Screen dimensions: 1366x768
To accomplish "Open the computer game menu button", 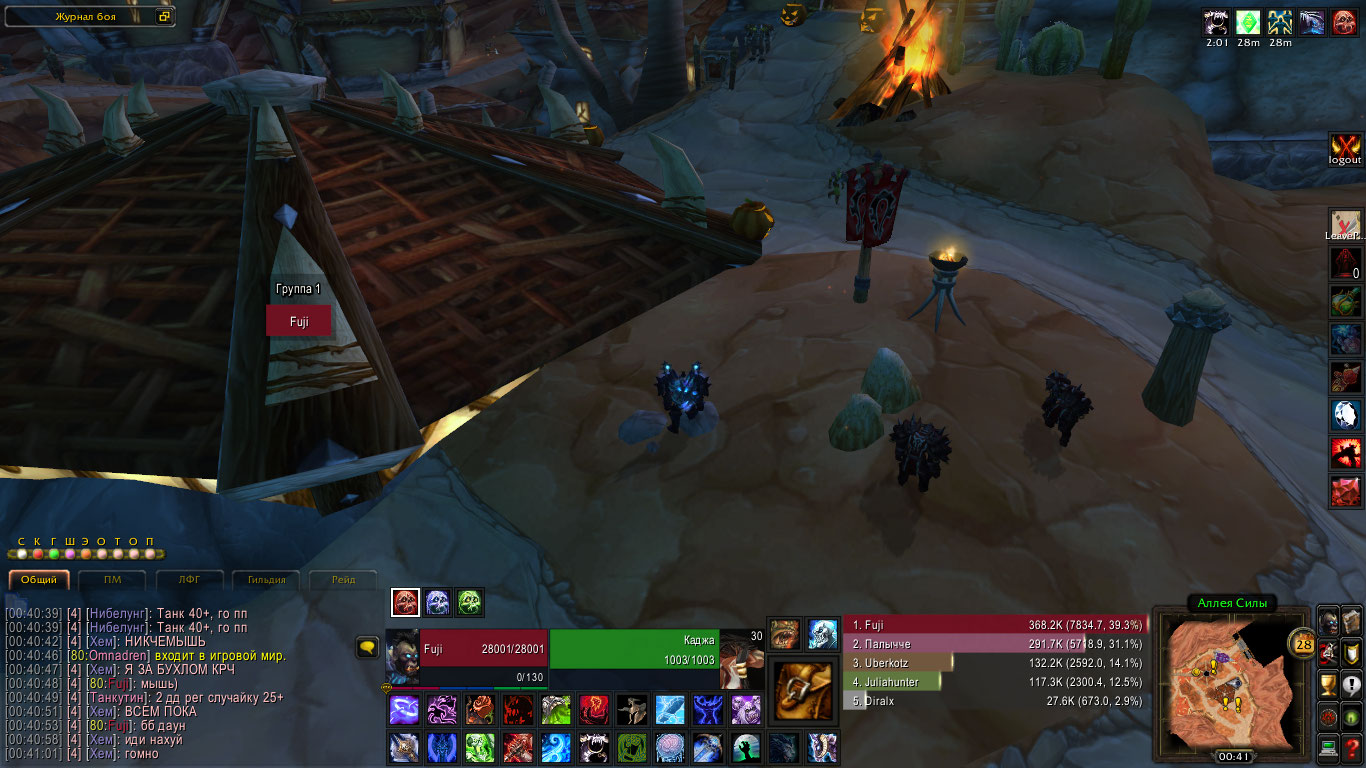I will [1328, 746].
